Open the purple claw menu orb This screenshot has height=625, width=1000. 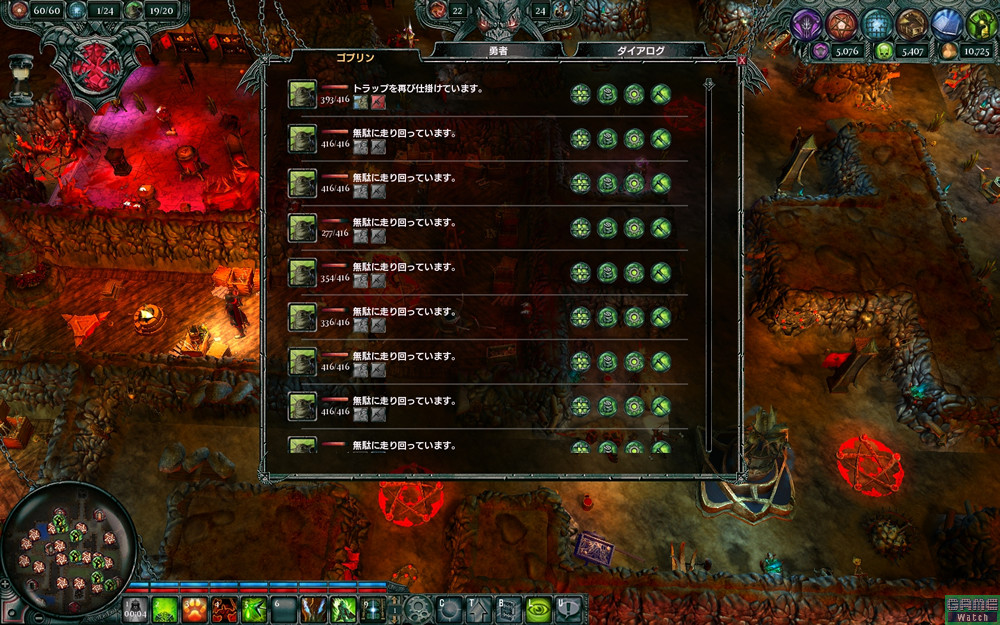coord(807,23)
